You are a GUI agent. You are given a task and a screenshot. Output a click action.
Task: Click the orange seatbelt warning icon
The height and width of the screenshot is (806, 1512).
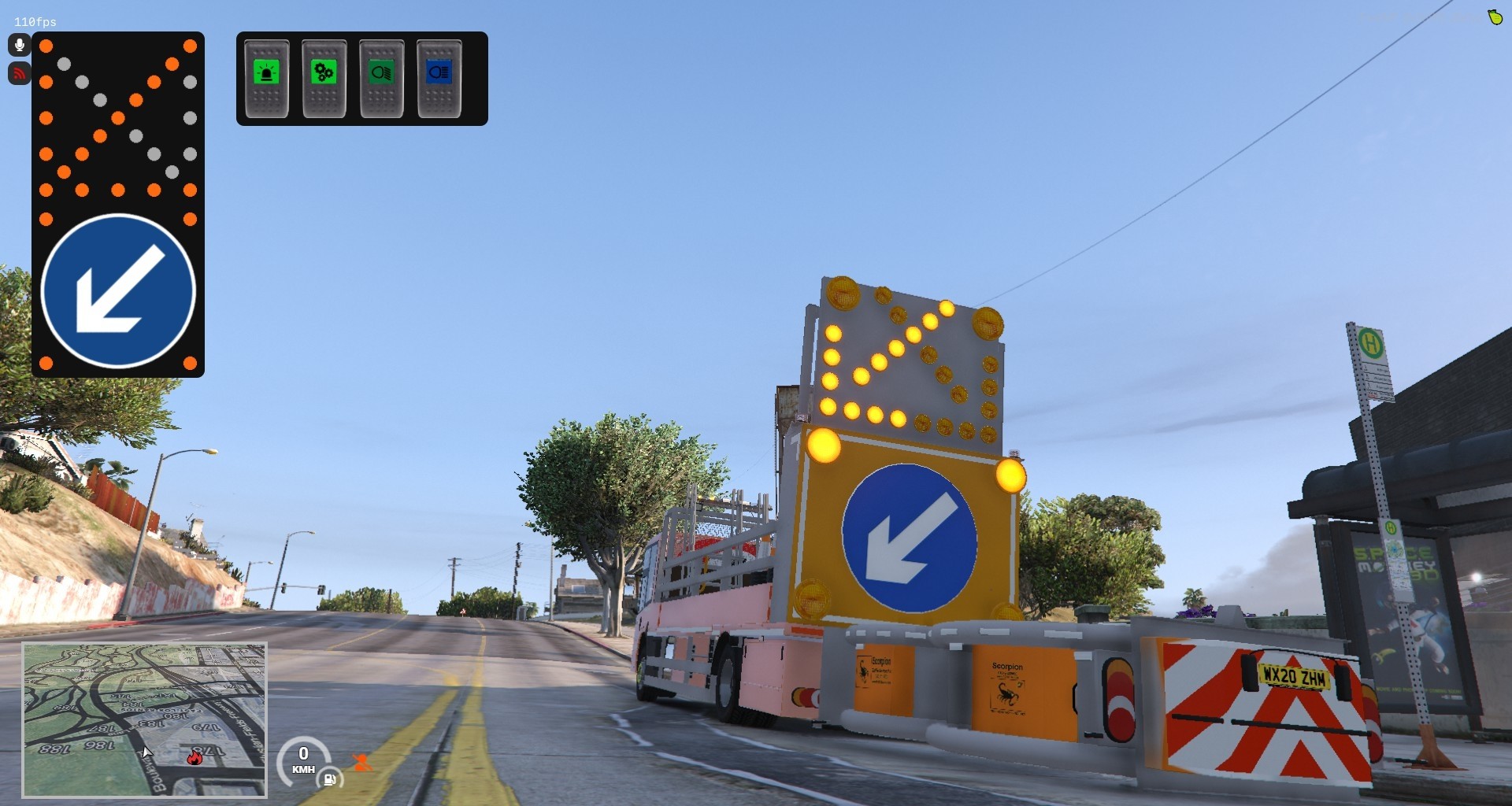tap(362, 762)
